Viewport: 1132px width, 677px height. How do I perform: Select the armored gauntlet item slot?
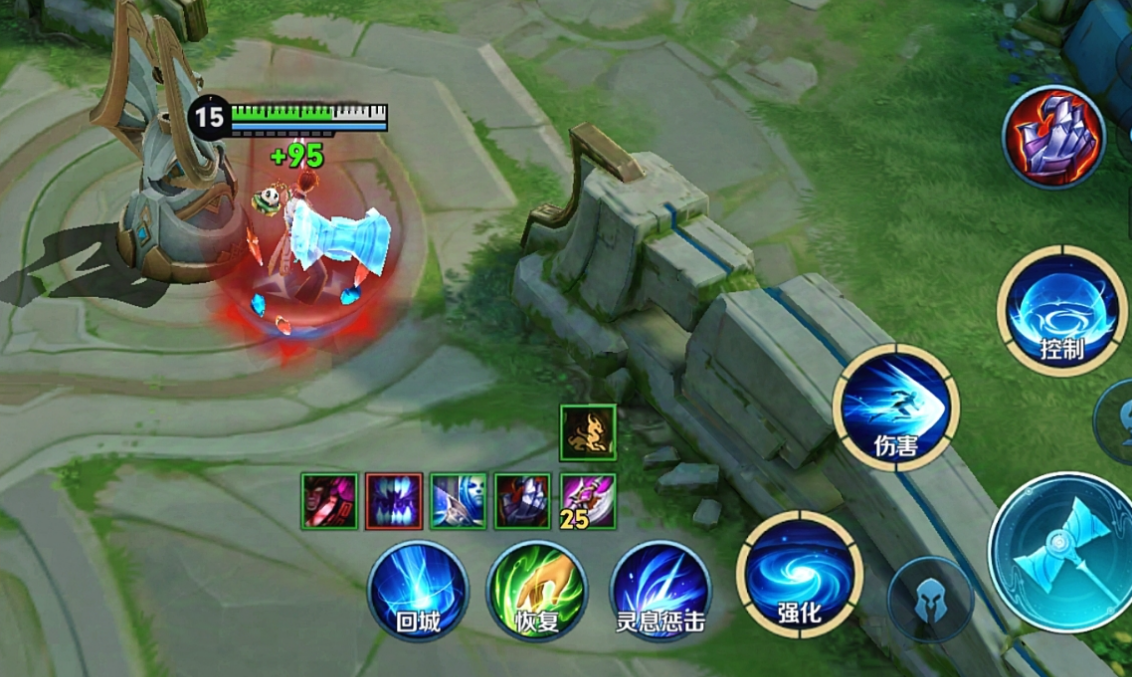[x=523, y=500]
